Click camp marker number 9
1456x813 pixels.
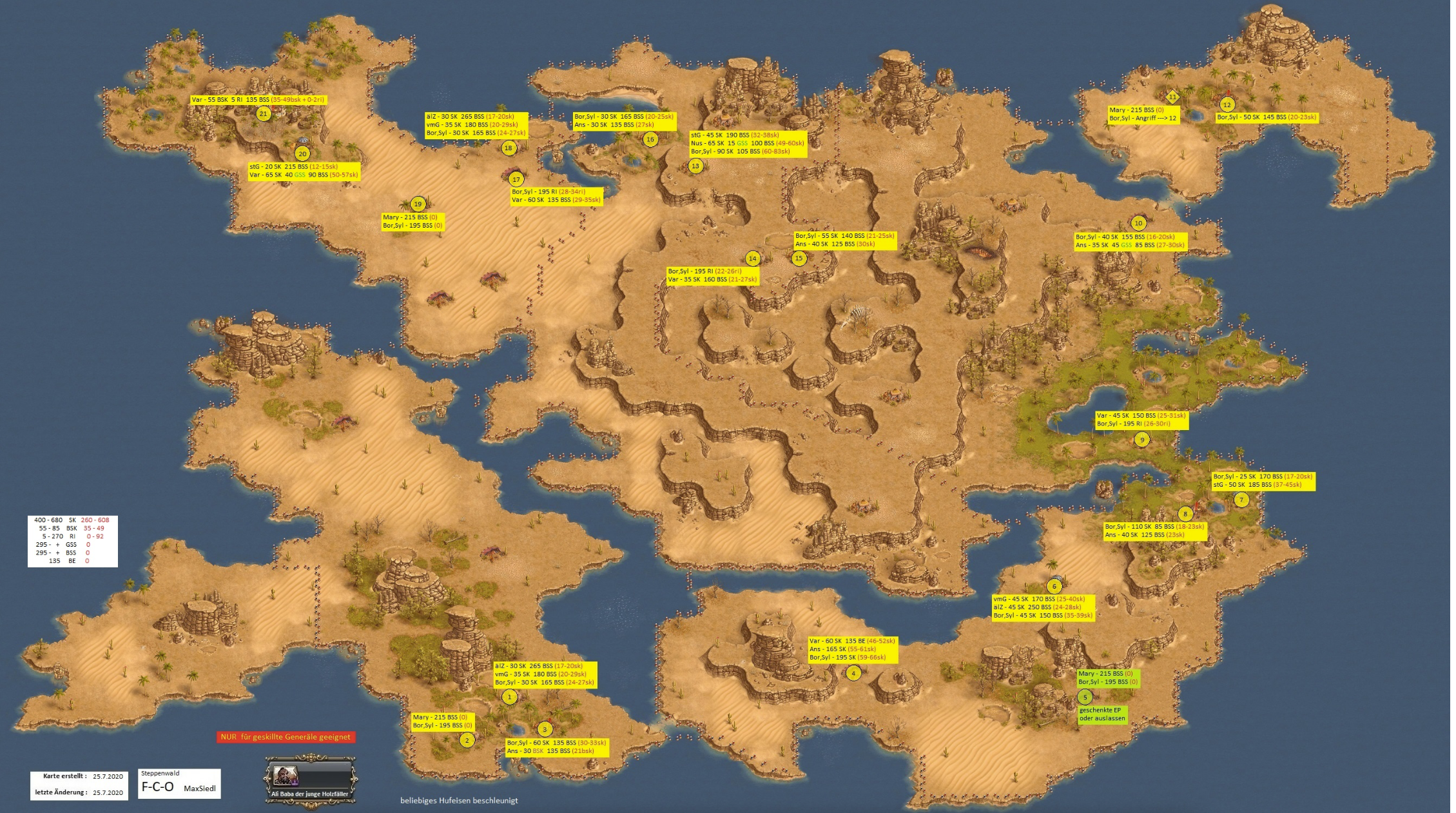coord(1141,440)
